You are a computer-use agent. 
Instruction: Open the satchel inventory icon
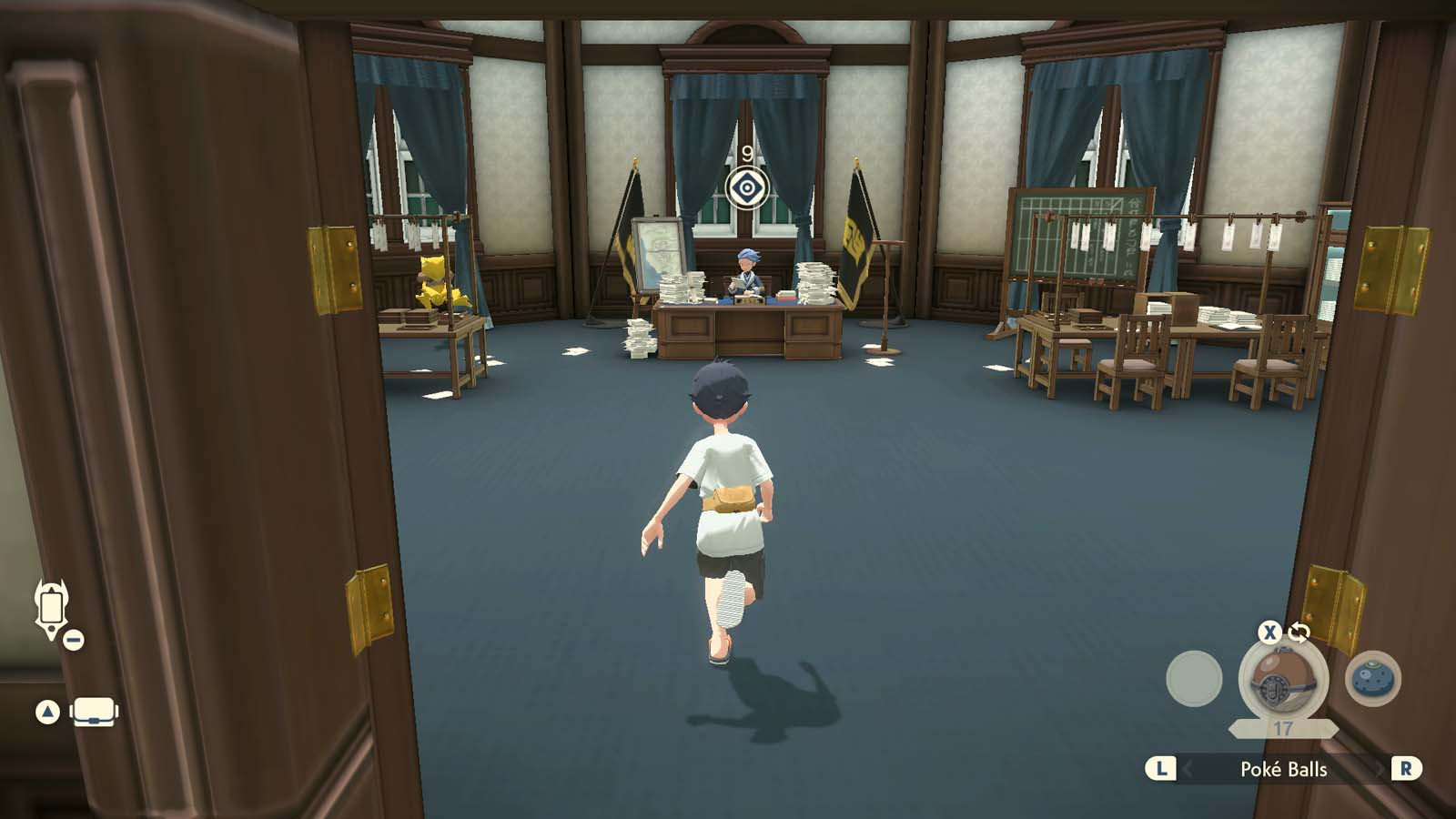click(94, 710)
